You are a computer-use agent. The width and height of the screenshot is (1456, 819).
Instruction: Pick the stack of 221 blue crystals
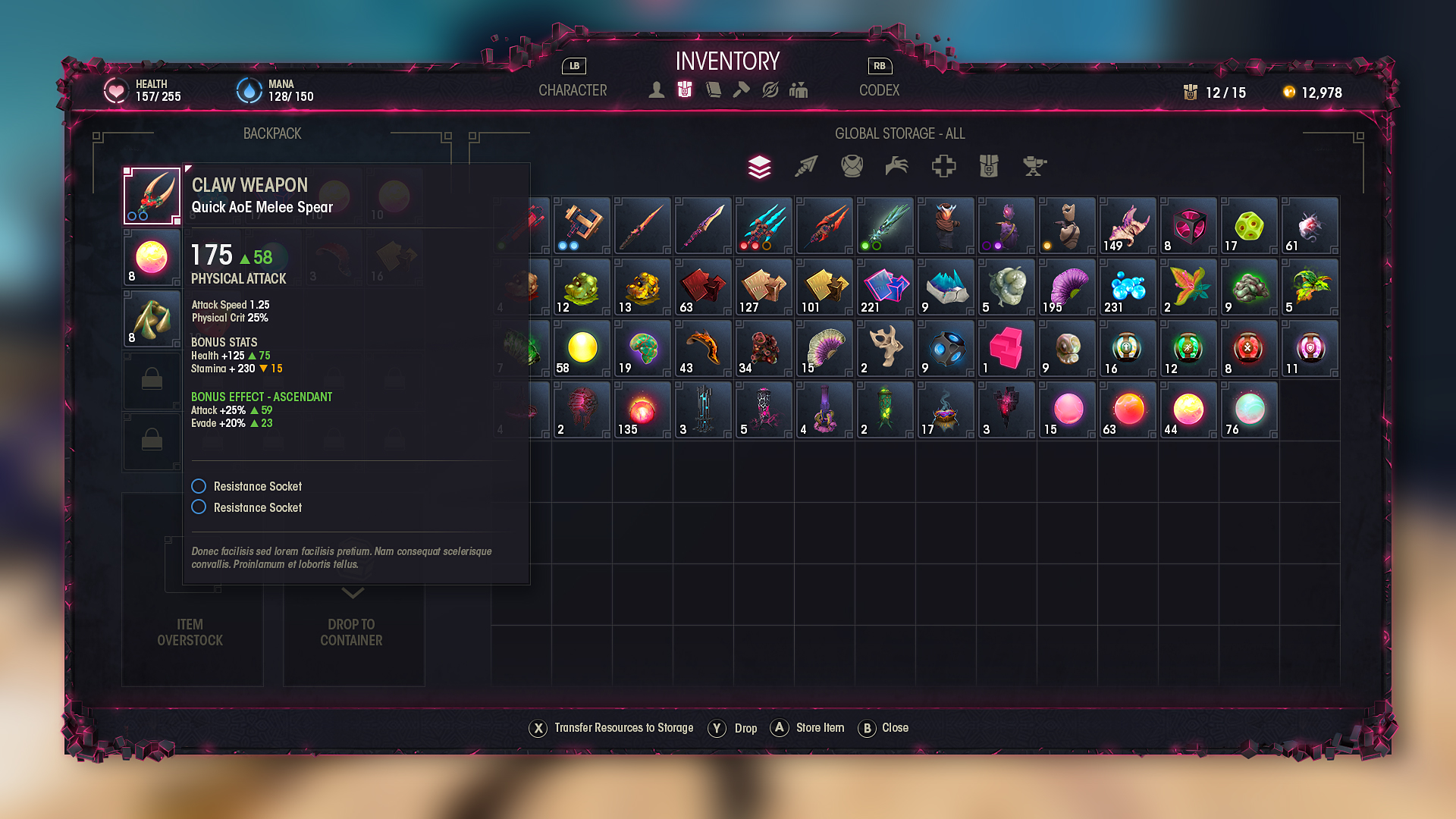pyautogui.click(x=885, y=287)
